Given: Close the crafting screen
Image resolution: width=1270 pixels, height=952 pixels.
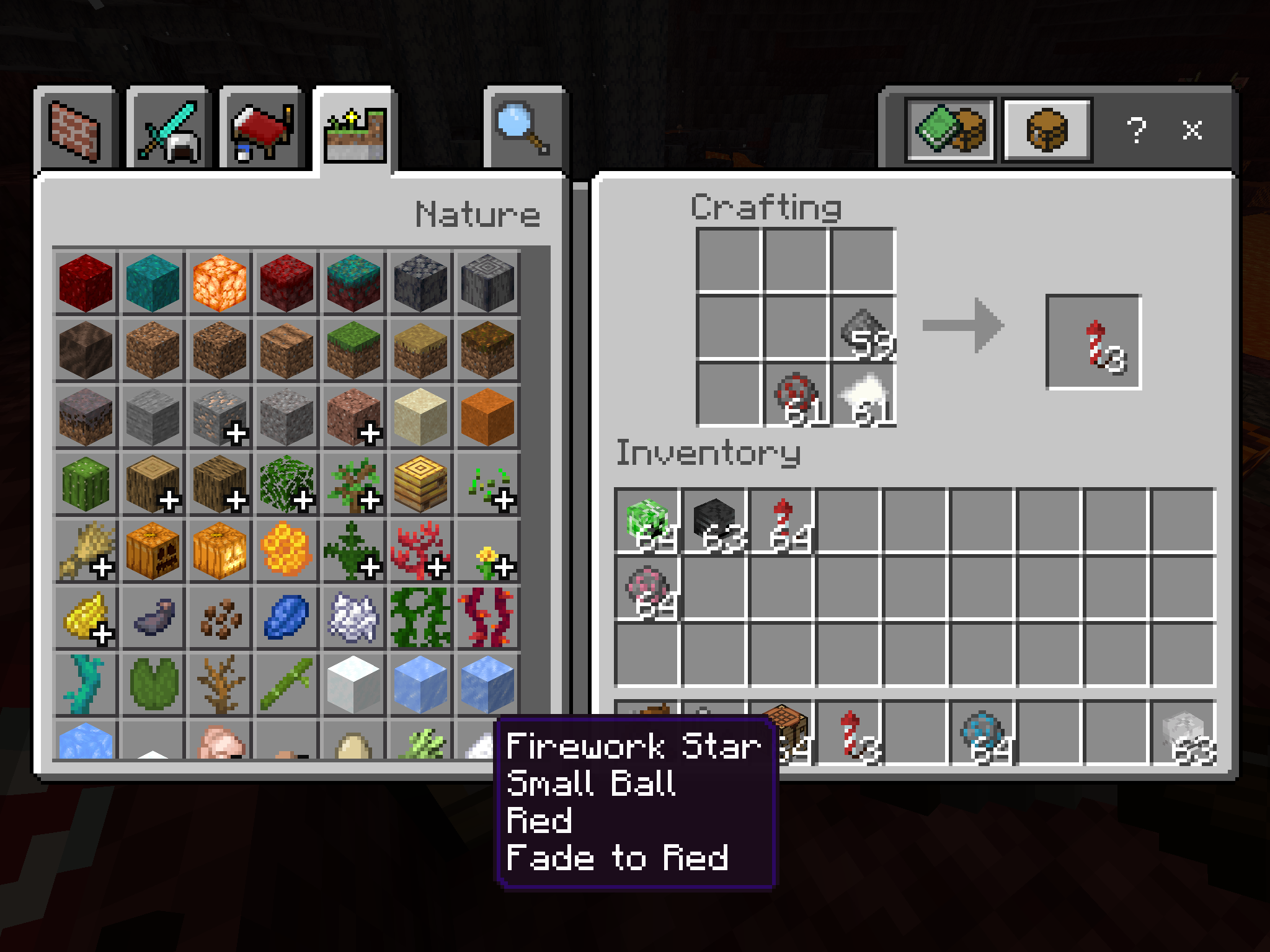Looking at the screenshot, I should 1192,130.
